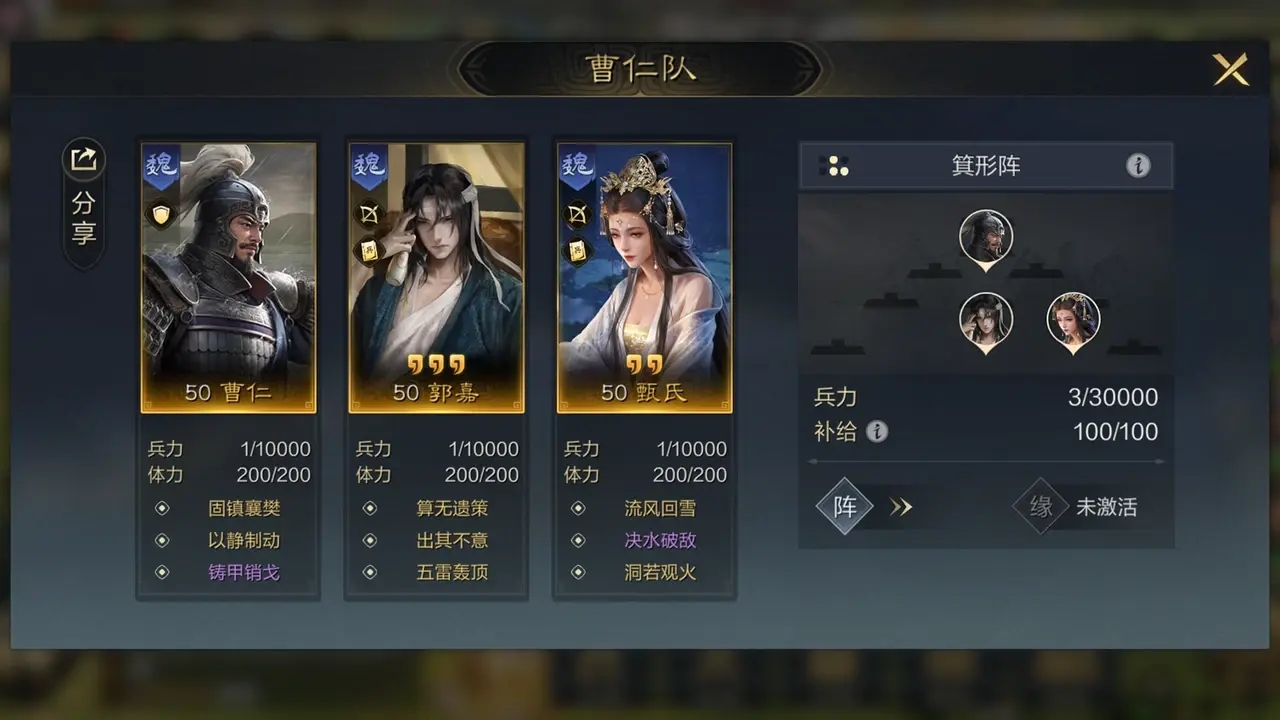
Task: View the 以静制动 skill
Action: tap(243, 540)
